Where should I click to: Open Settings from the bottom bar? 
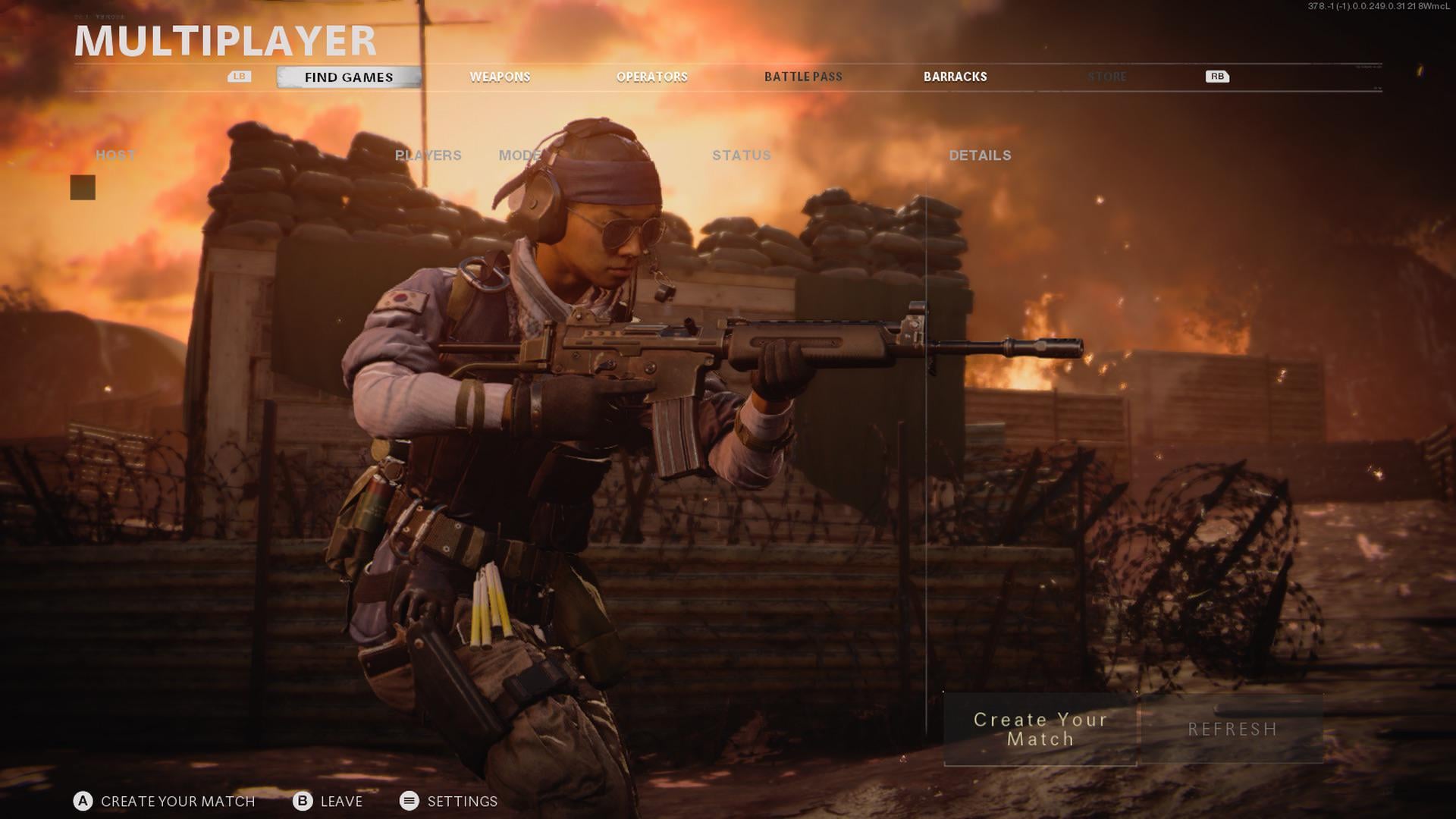tap(449, 801)
